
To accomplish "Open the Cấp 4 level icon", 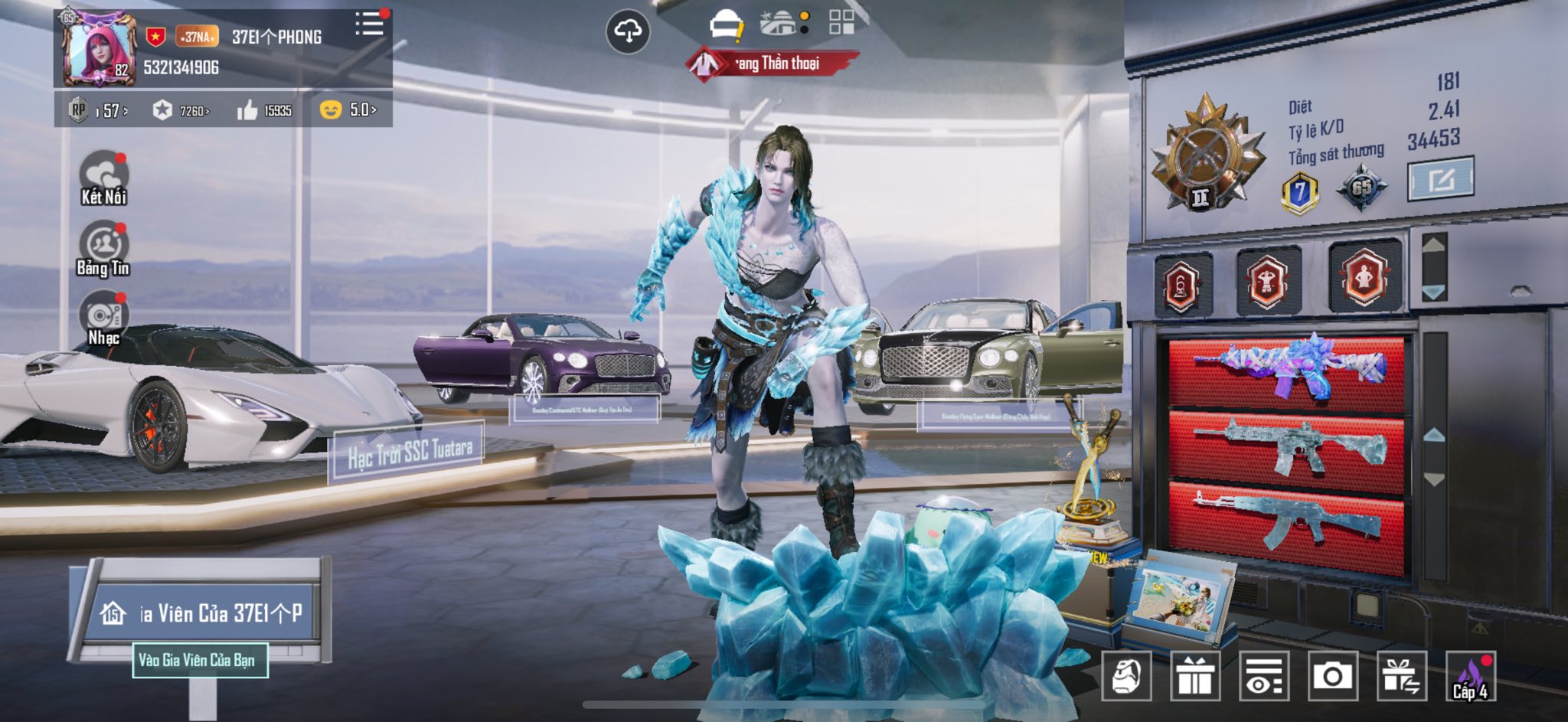I will 1471,676.
